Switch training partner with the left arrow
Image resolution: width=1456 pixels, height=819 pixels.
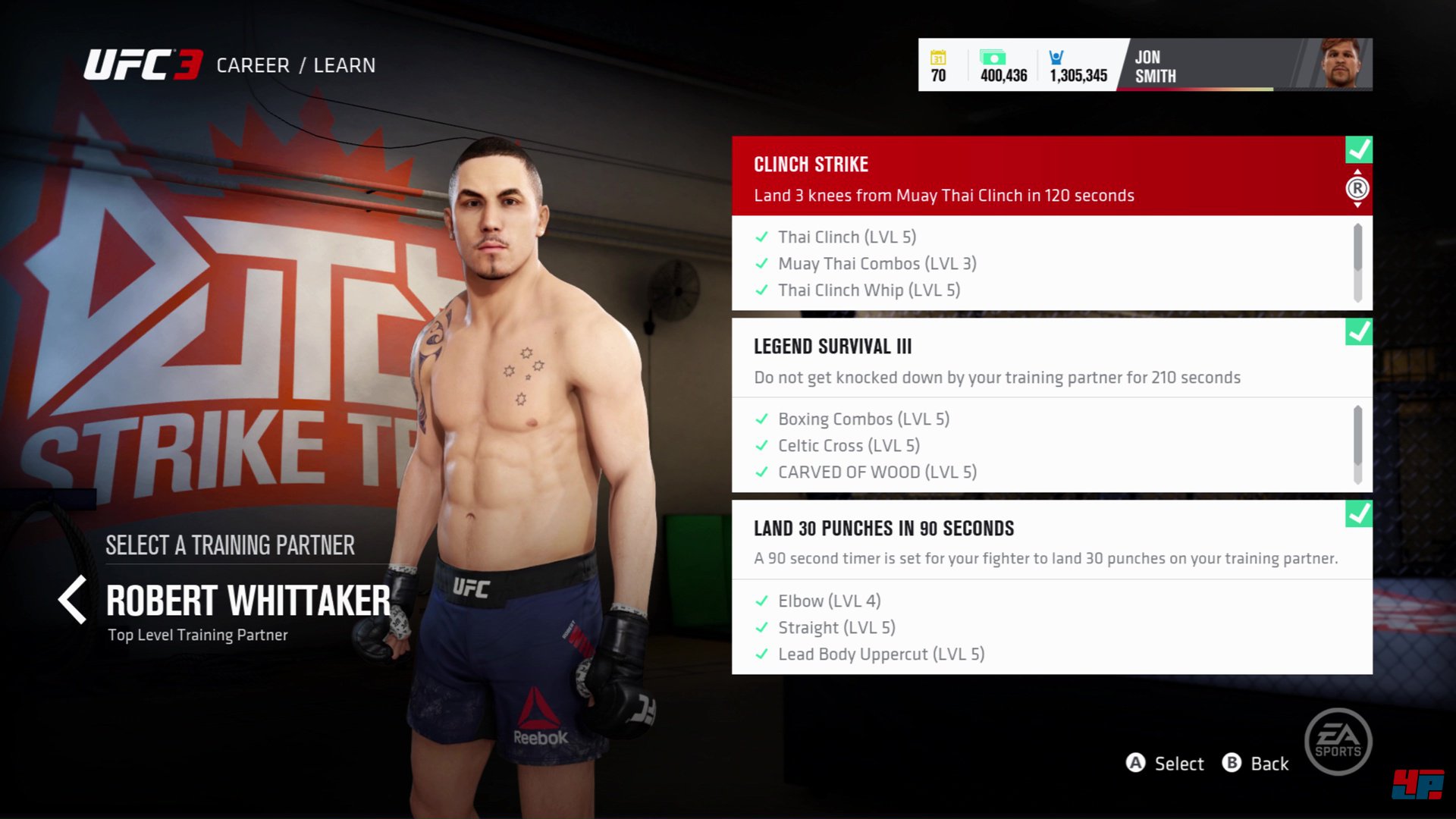(x=73, y=600)
